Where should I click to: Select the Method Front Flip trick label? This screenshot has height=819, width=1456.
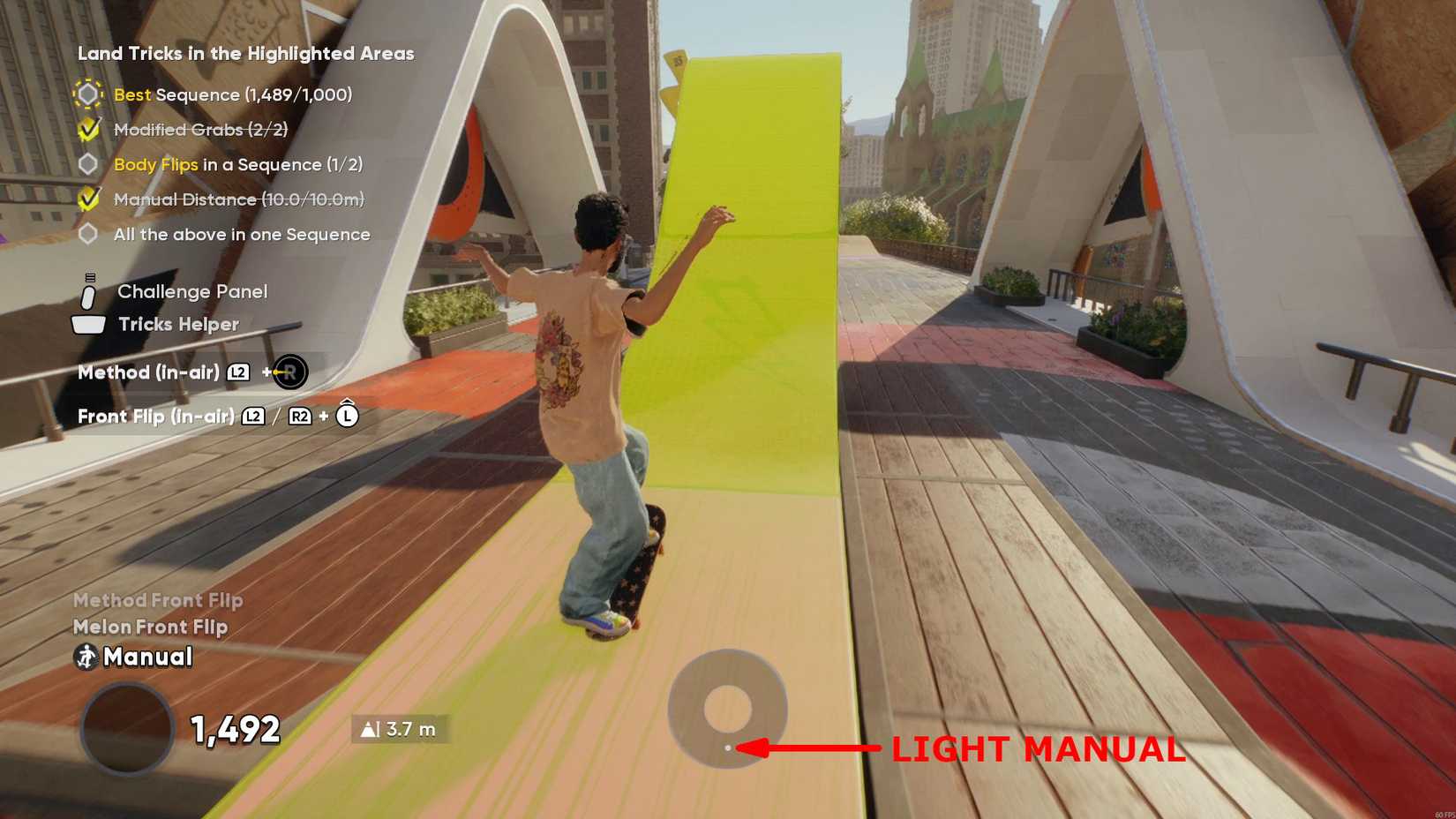[x=157, y=599]
